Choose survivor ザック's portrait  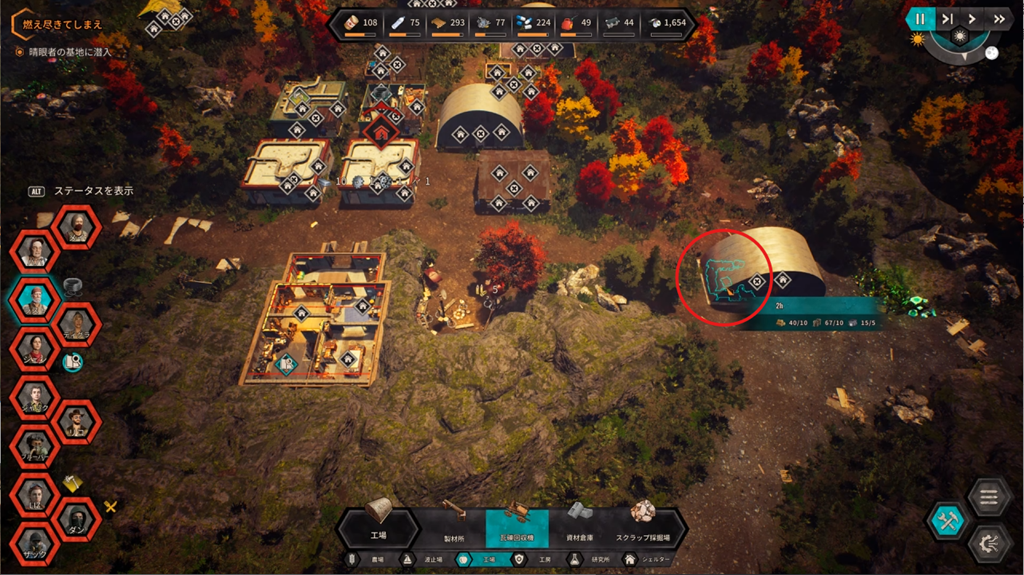(34, 543)
